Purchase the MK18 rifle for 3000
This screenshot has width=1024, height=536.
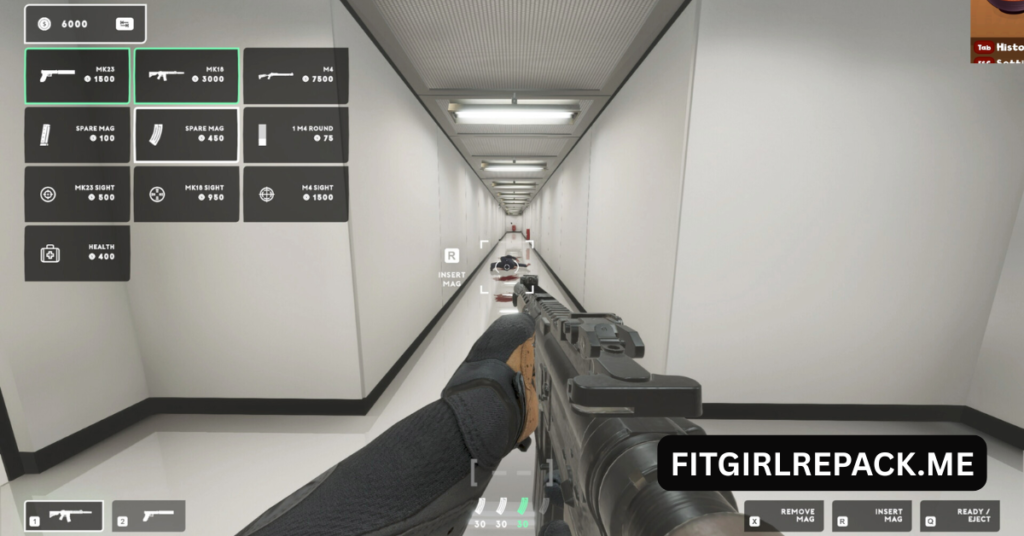186,75
